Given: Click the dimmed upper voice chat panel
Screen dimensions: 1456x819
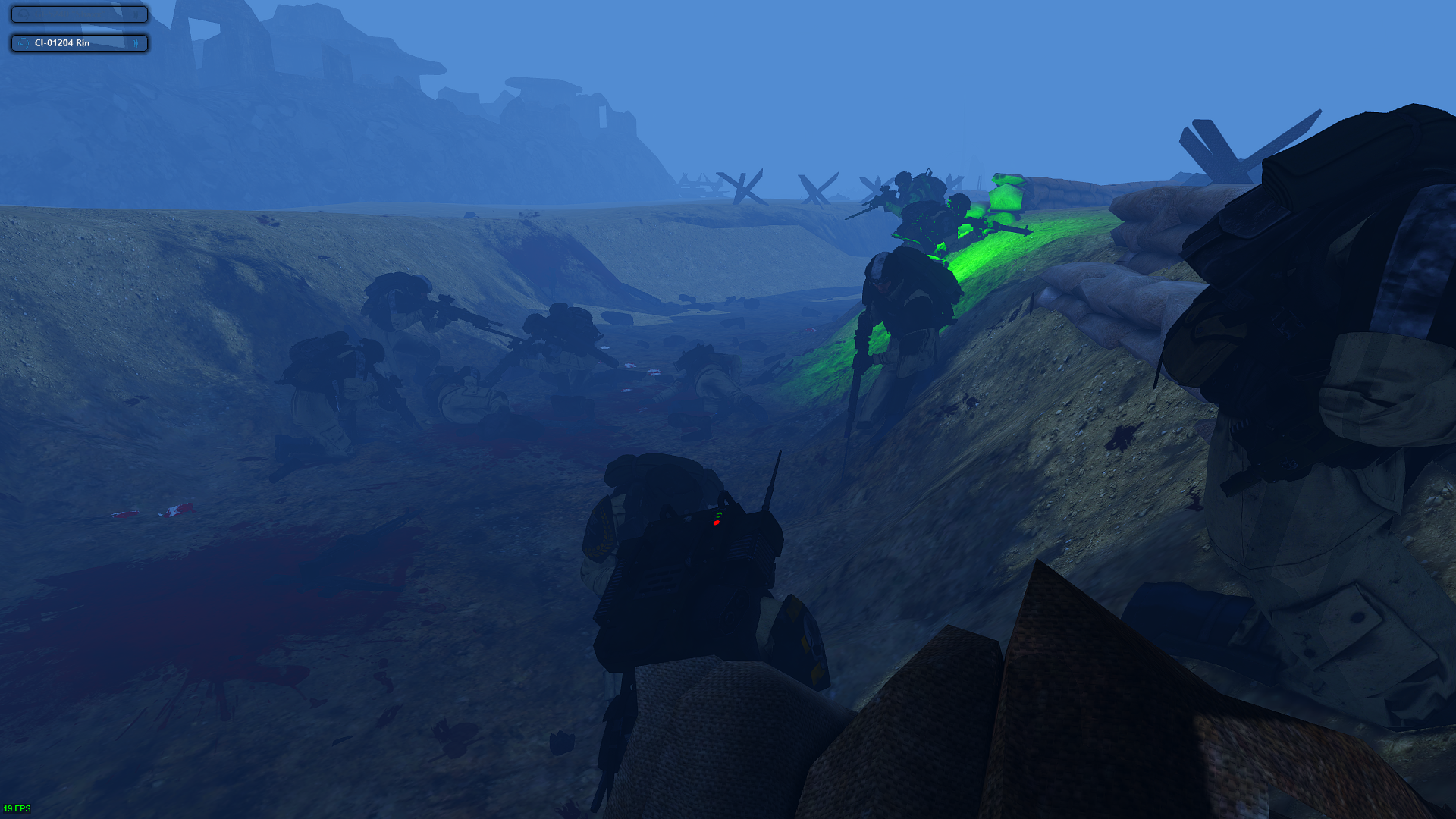Looking at the screenshot, I should (x=78, y=14).
